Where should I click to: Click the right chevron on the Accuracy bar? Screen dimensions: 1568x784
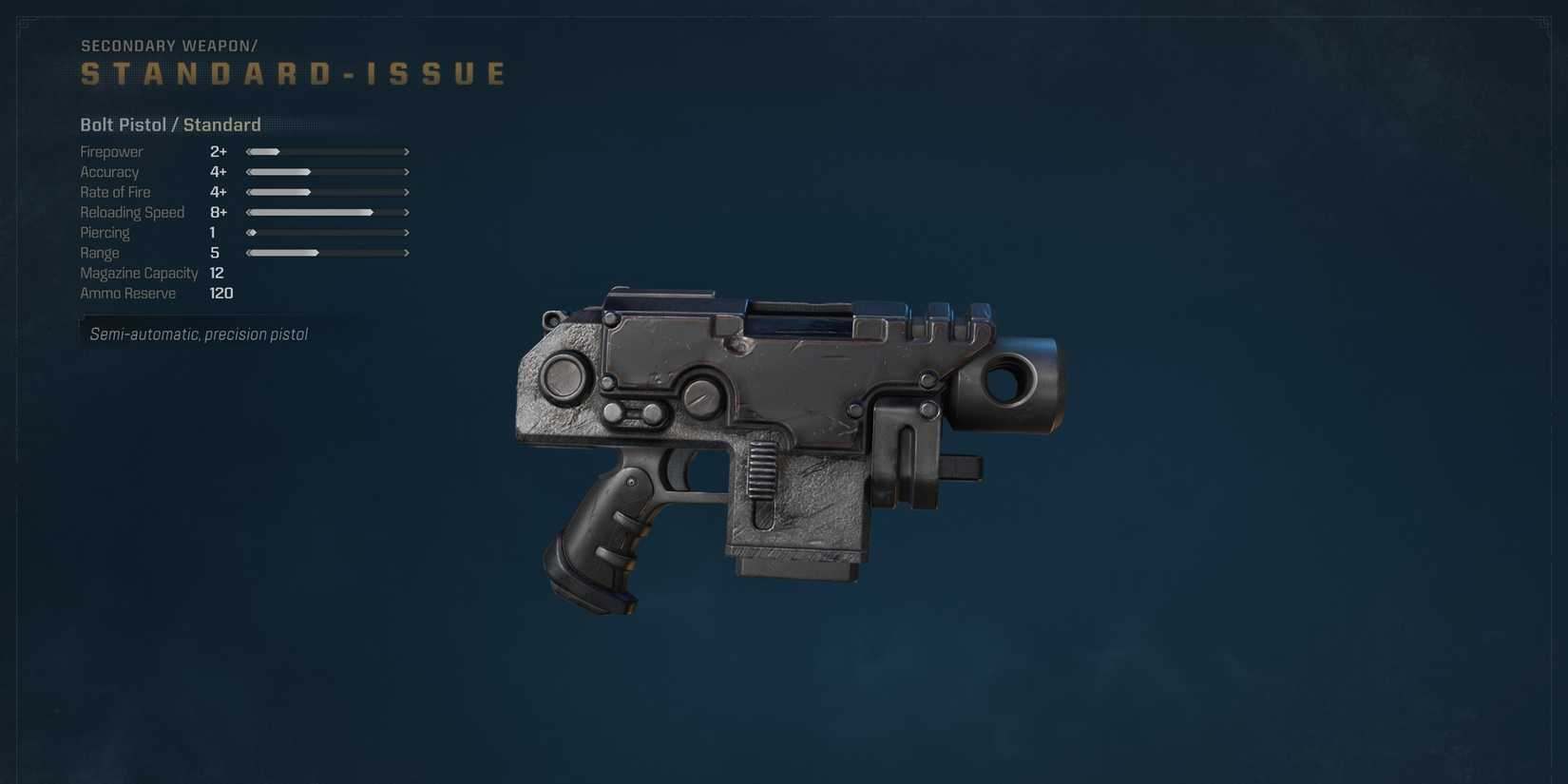[x=407, y=172]
